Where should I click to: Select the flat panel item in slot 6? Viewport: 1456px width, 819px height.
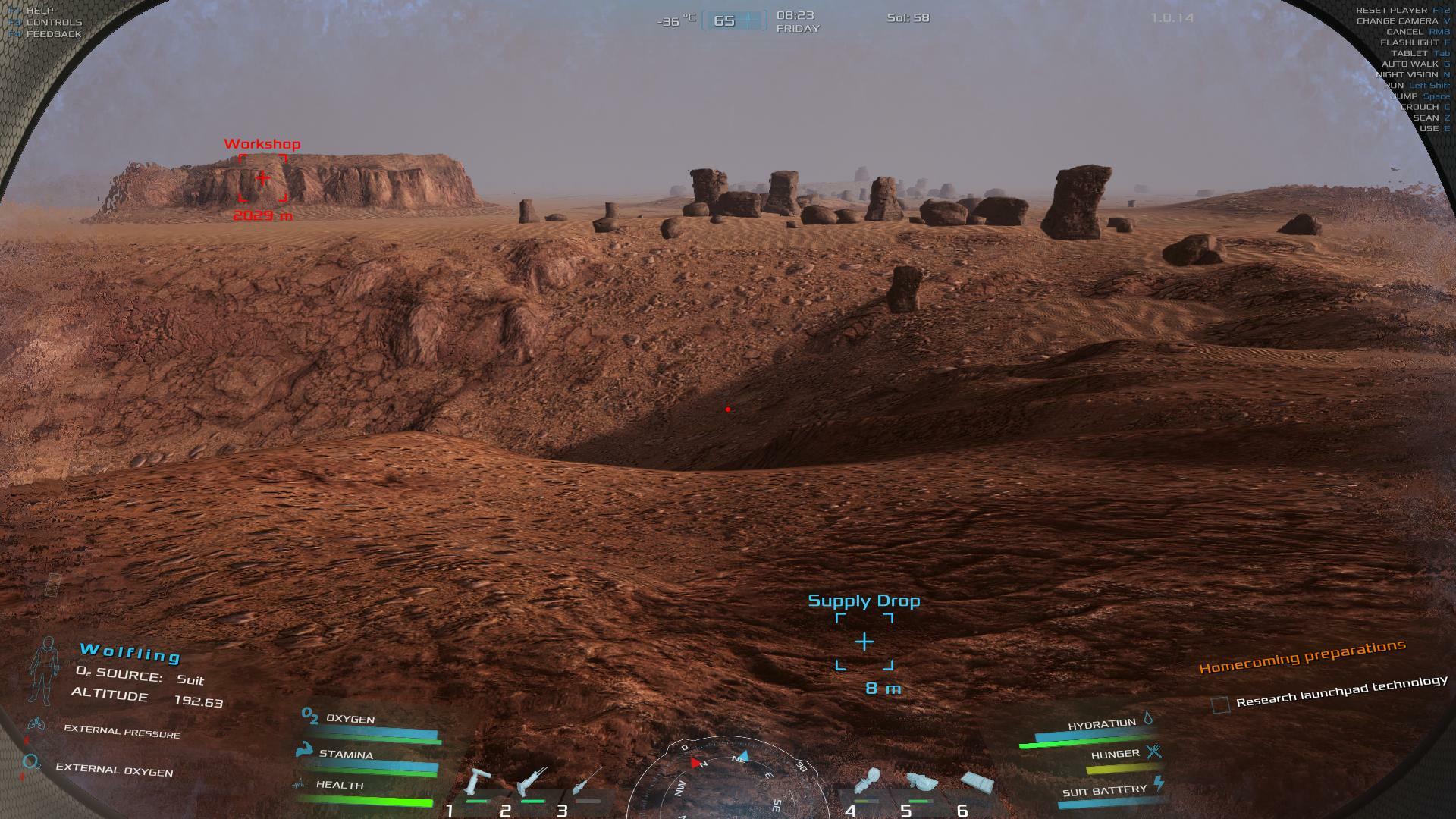click(x=977, y=783)
